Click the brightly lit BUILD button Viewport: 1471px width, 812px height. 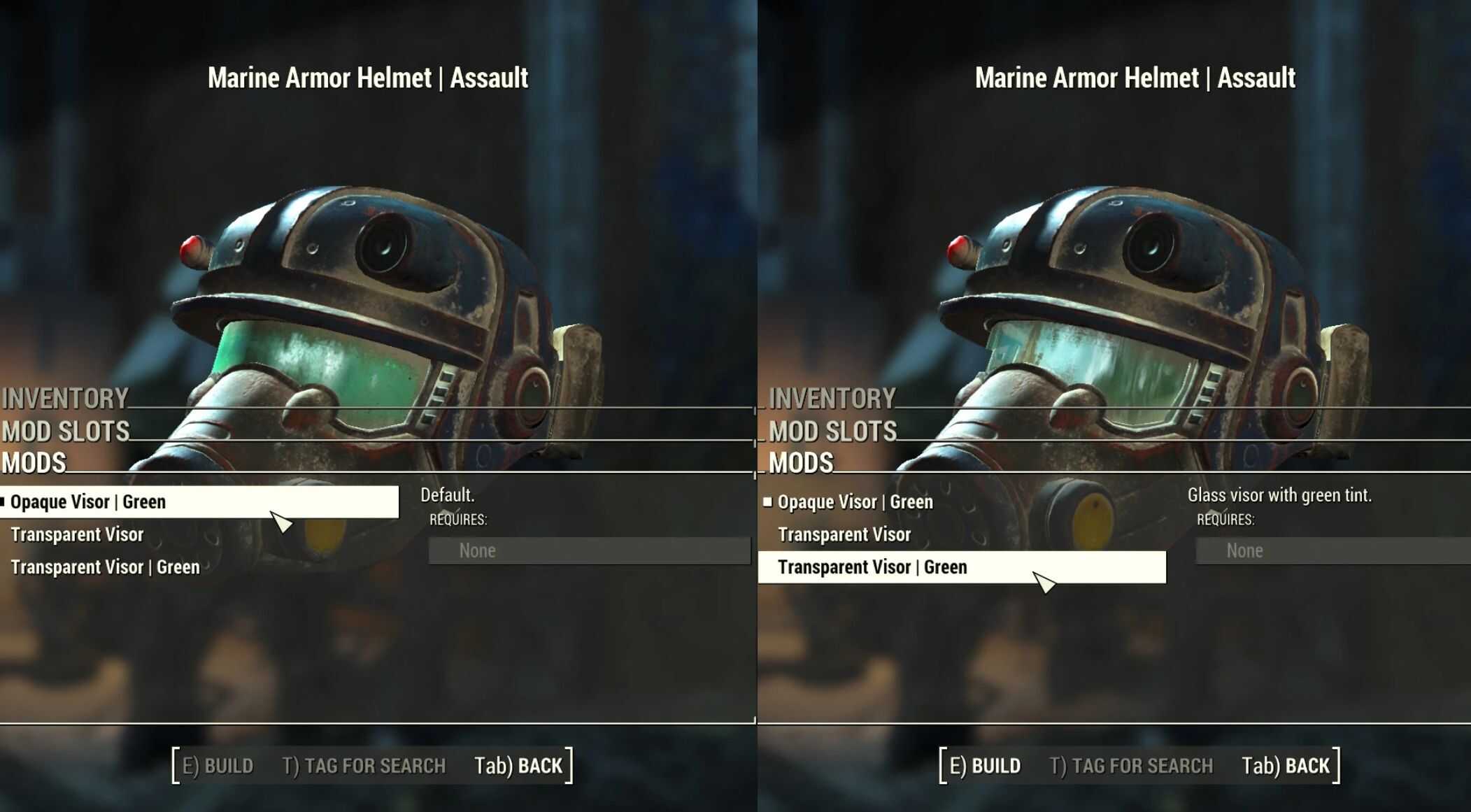(x=985, y=766)
